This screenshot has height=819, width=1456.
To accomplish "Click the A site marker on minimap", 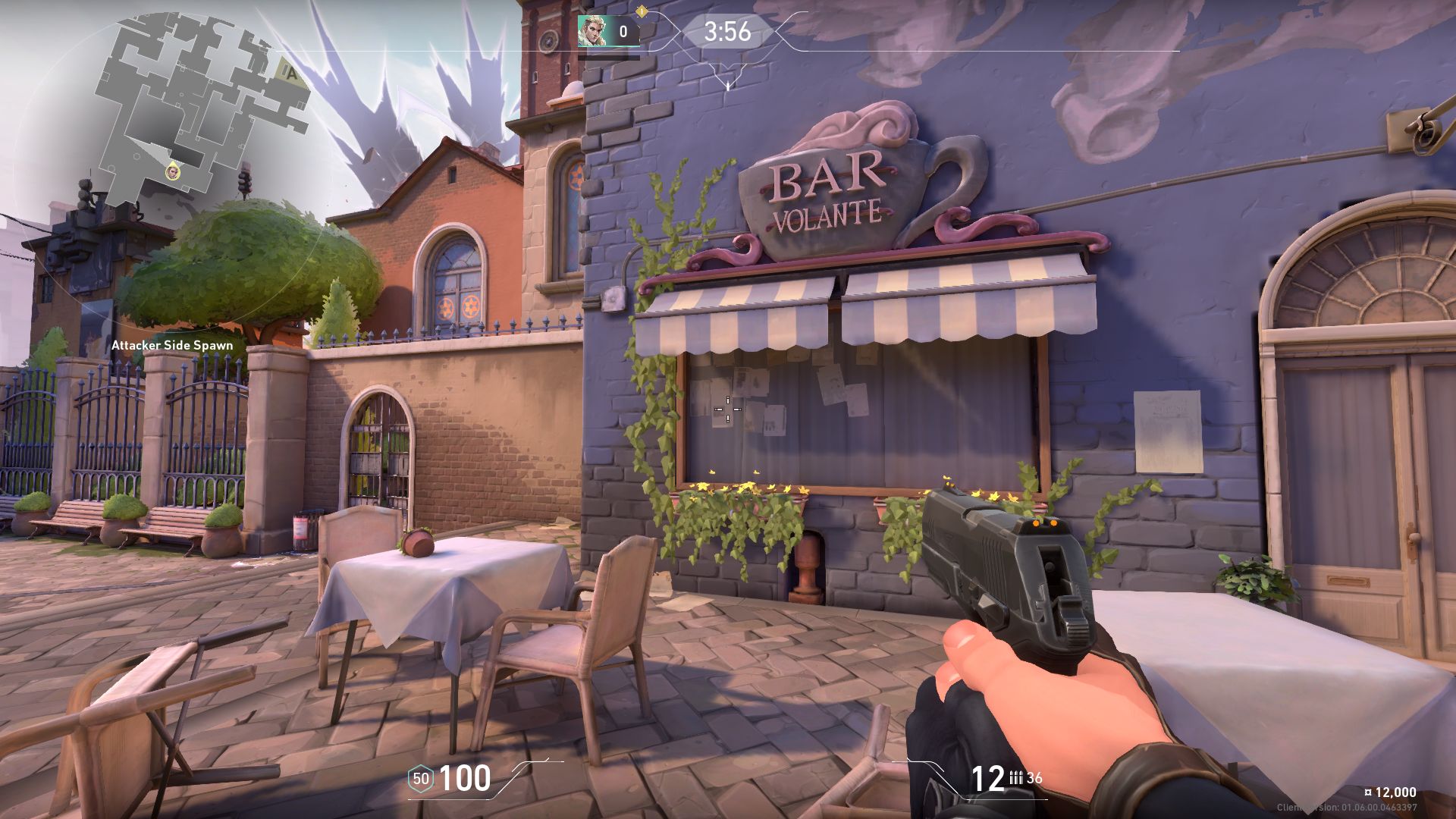I will pos(289,72).
